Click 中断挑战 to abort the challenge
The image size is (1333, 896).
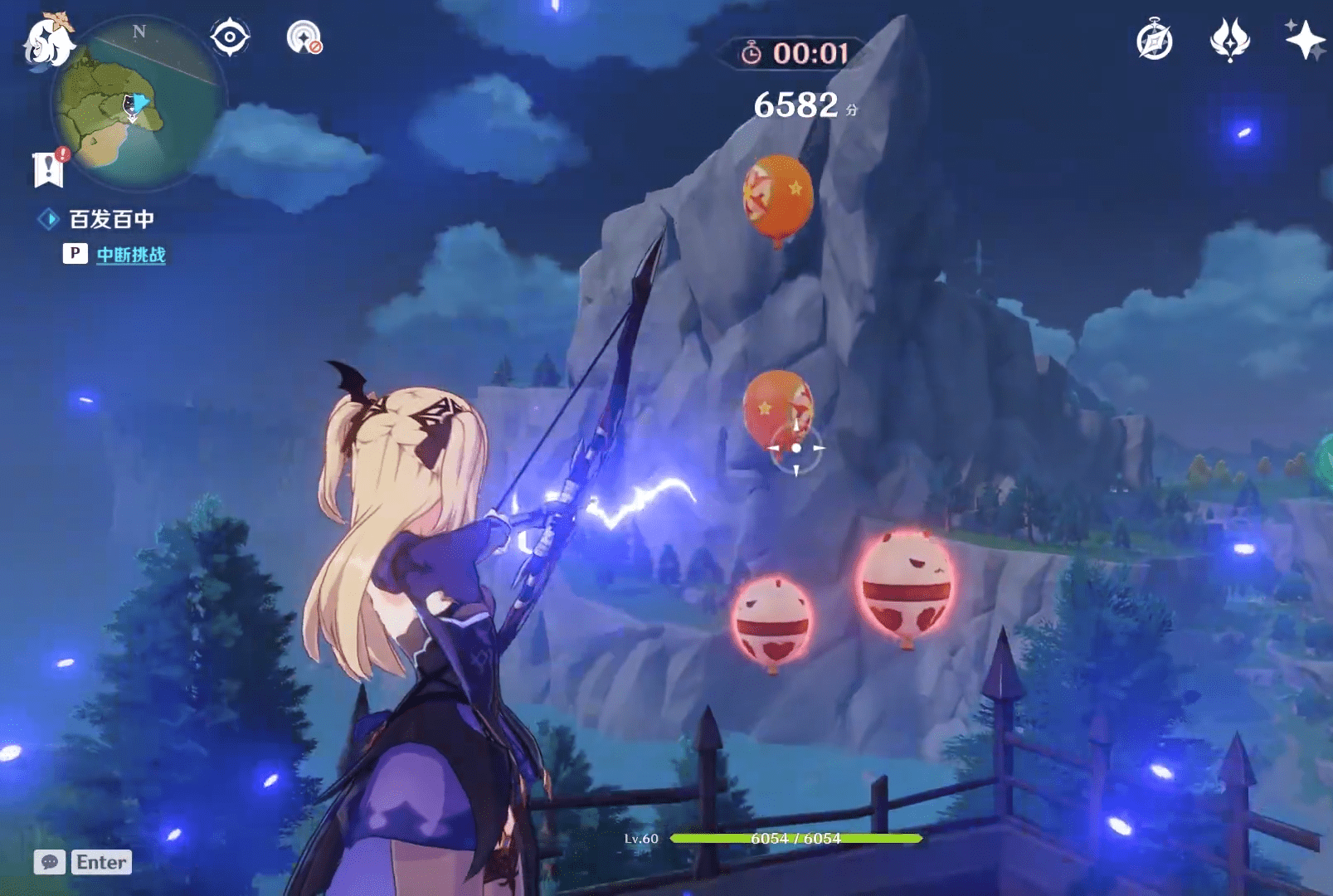click(130, 255)
